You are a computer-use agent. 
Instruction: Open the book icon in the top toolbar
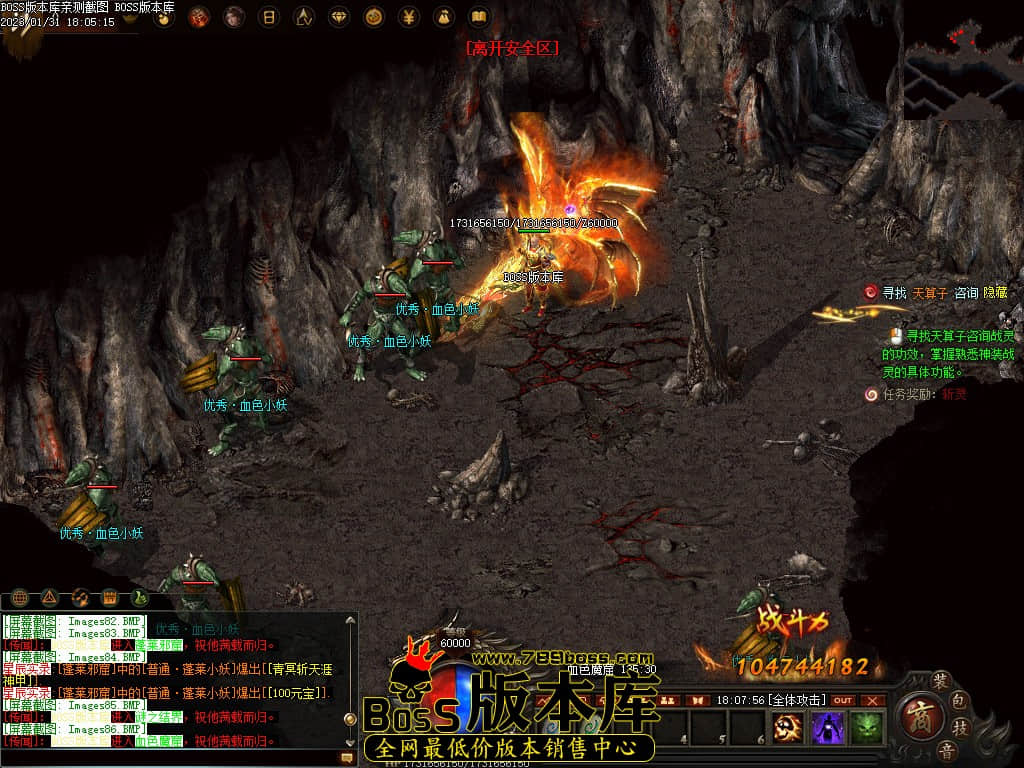(478, 17)
